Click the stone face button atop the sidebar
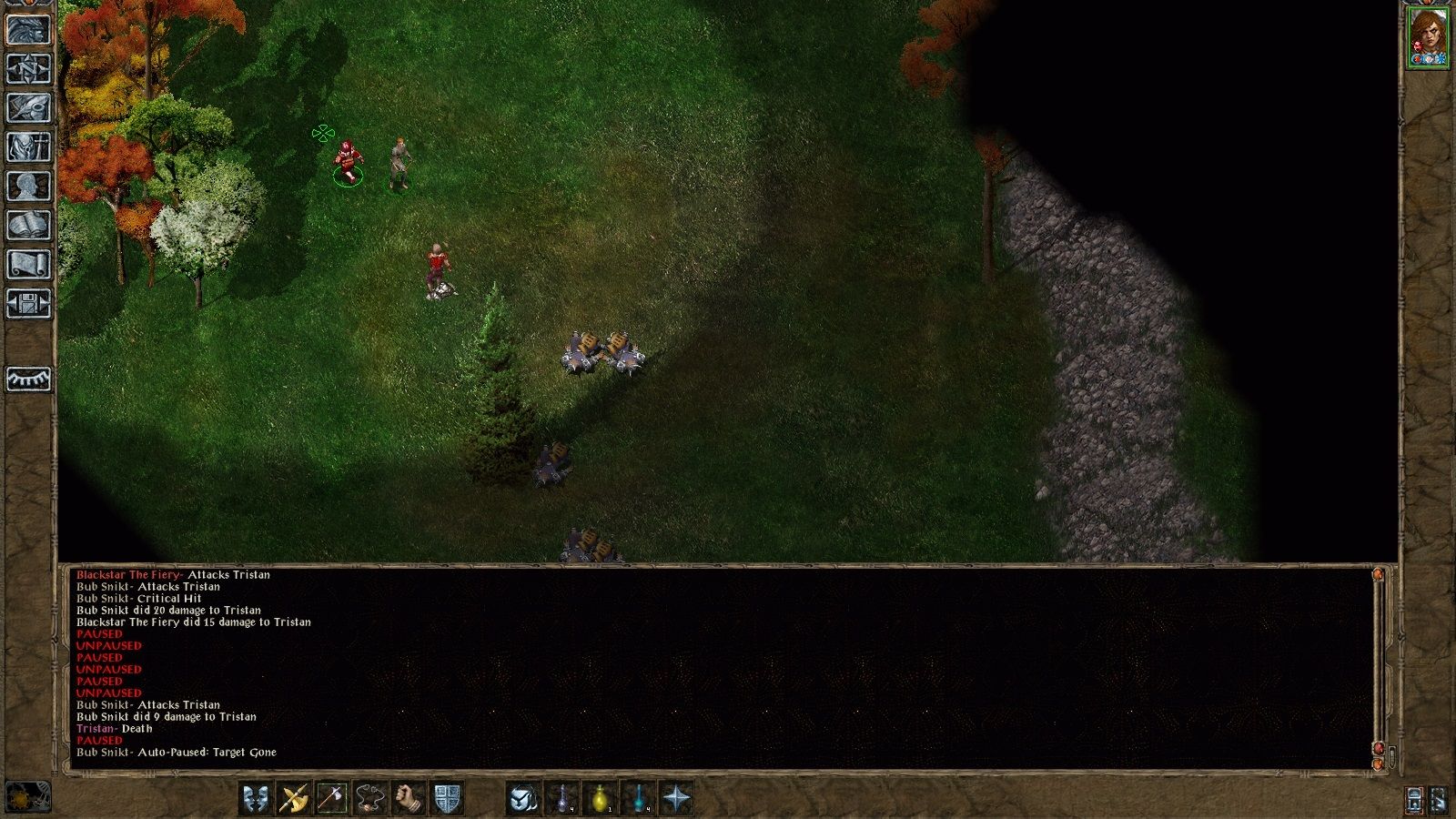This screenshot has width=1456, height=819. [28, 30]
